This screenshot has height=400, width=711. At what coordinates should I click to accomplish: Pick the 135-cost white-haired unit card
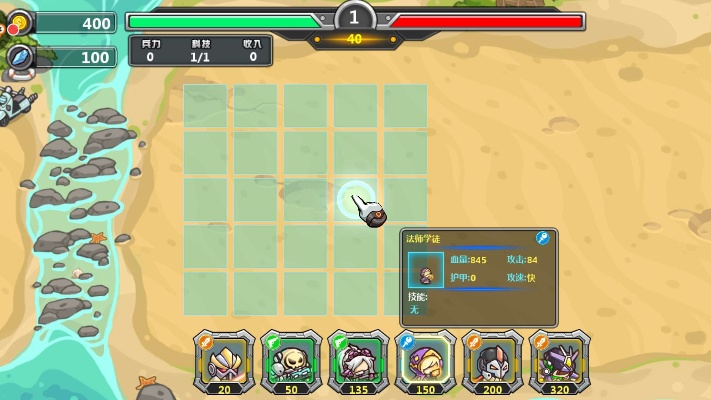[x=357, y=363]
